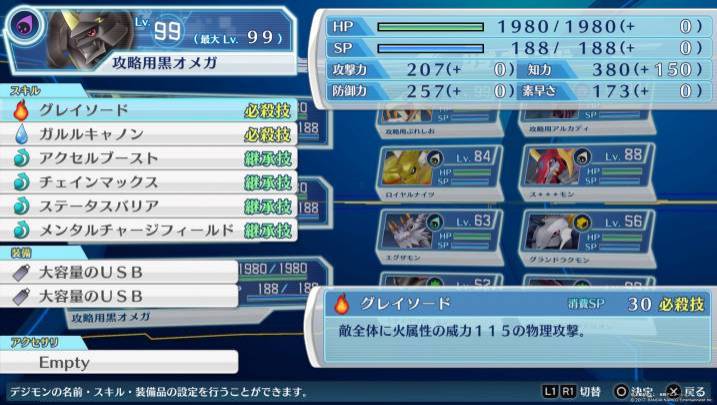Viewport: 717px width, 405px height.
Task: Select the Lv. 88 red Digimon card
Action: coord(578,172)
